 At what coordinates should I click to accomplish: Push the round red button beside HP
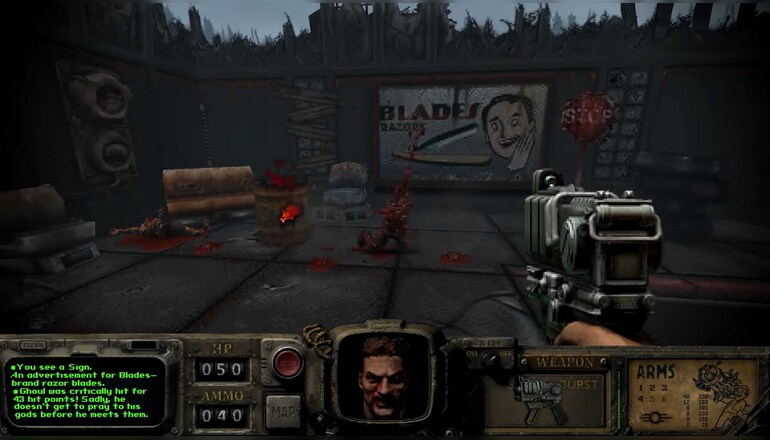coord(287,360)
